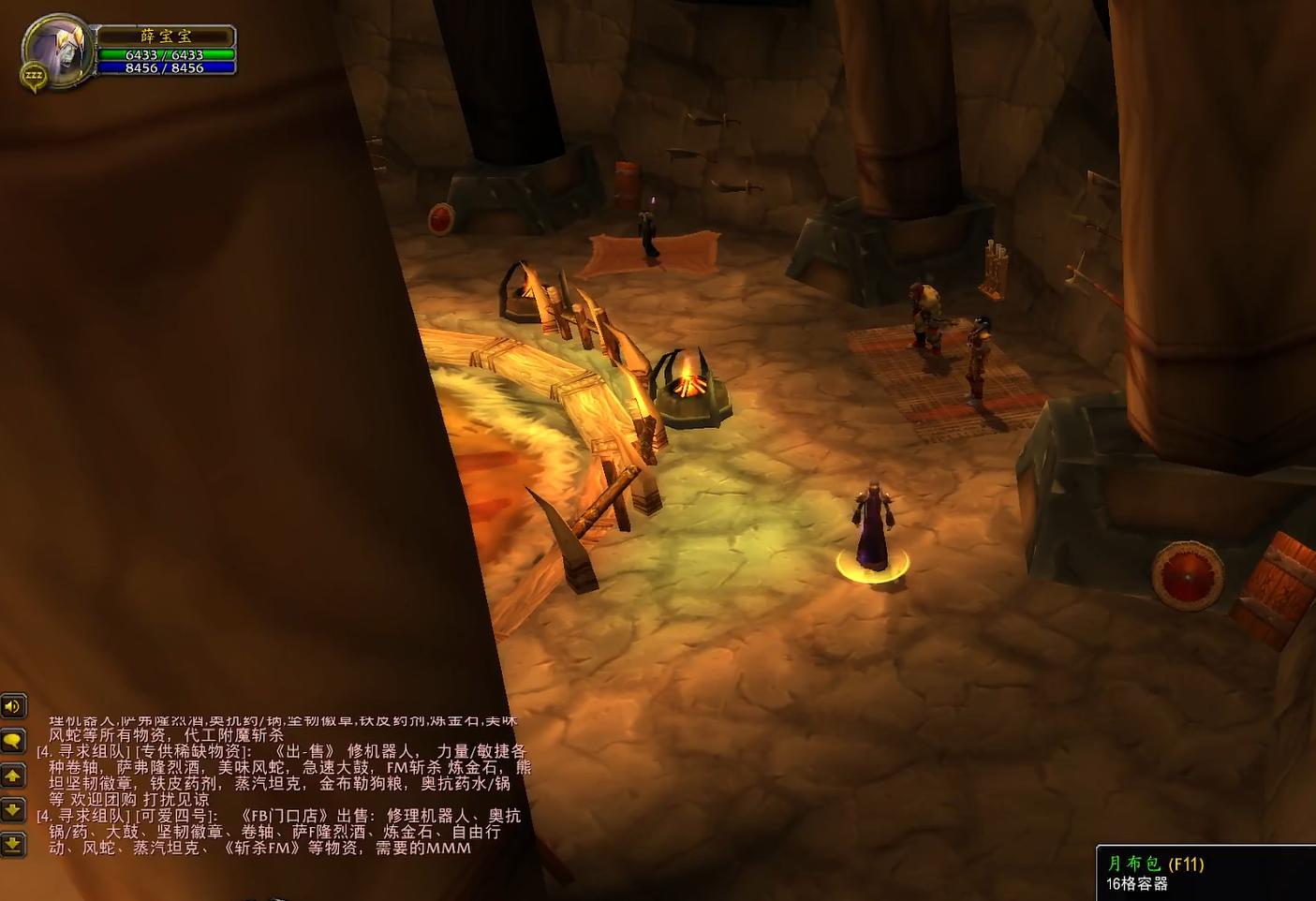
Task: Select the 薛宝宝 name plate frame
Action: point(166,36)
